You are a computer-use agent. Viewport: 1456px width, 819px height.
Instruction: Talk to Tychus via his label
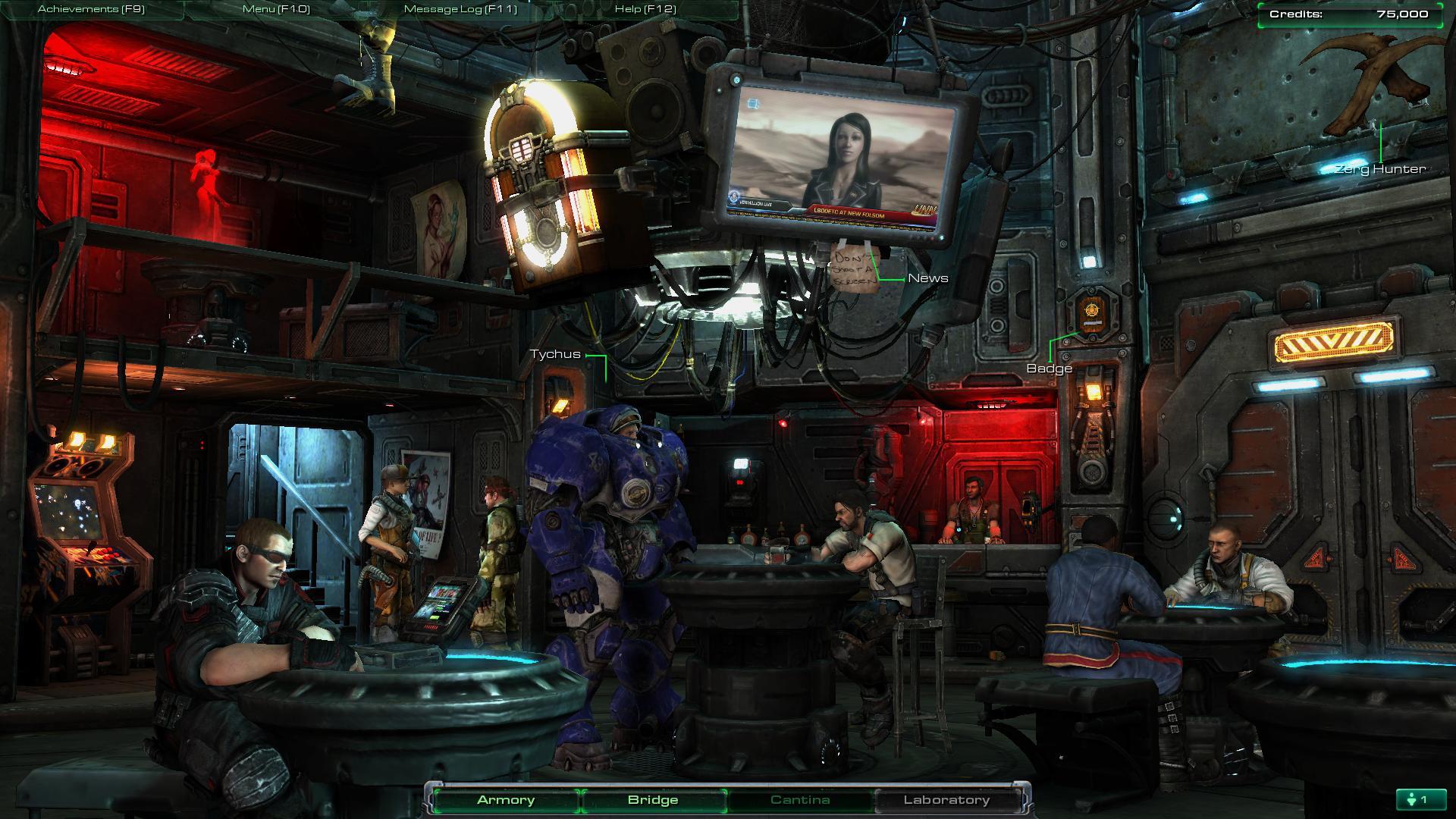tap(555, 354)
